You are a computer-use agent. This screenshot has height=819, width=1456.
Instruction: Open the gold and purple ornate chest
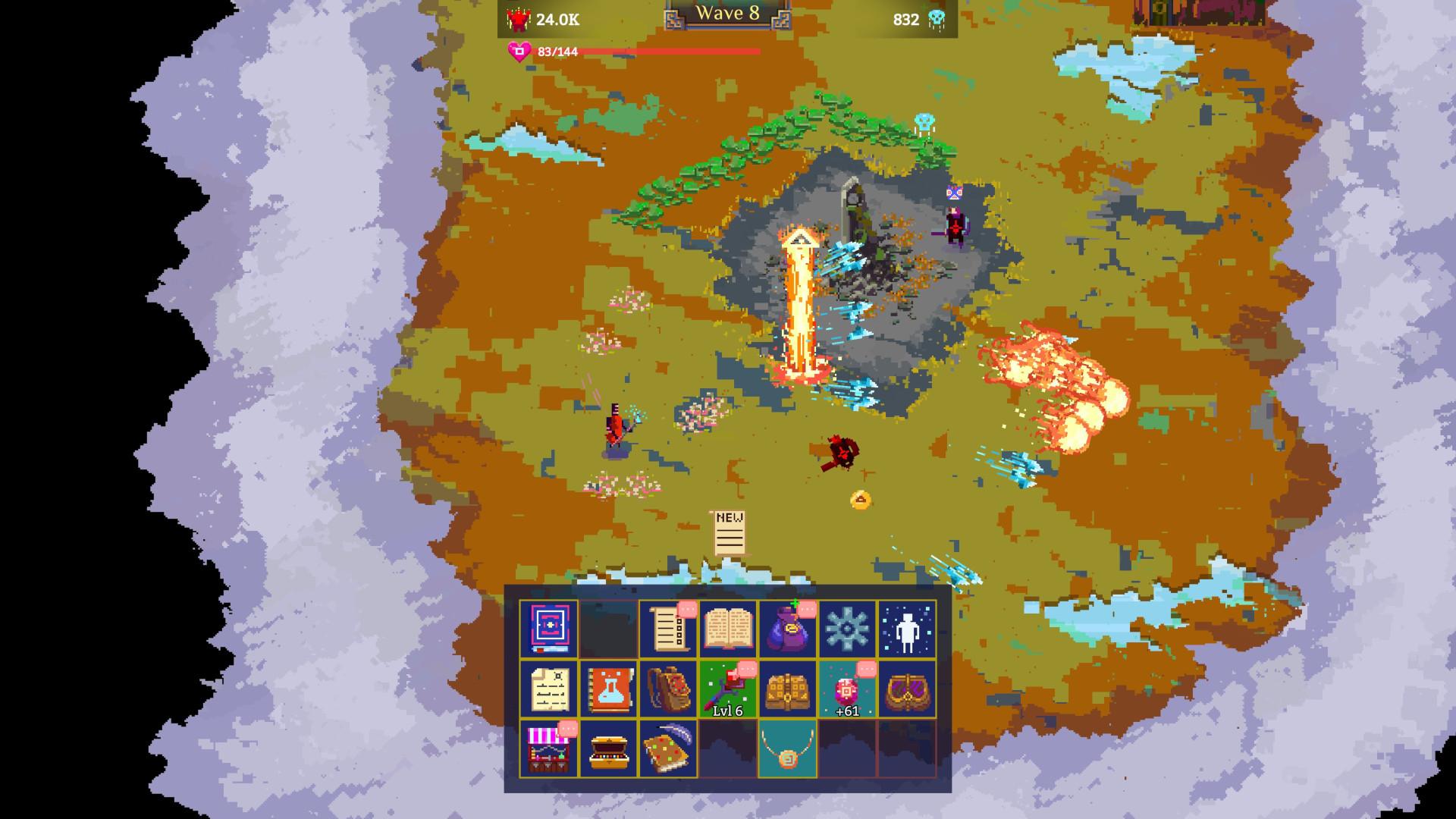(x=907, y=689)
